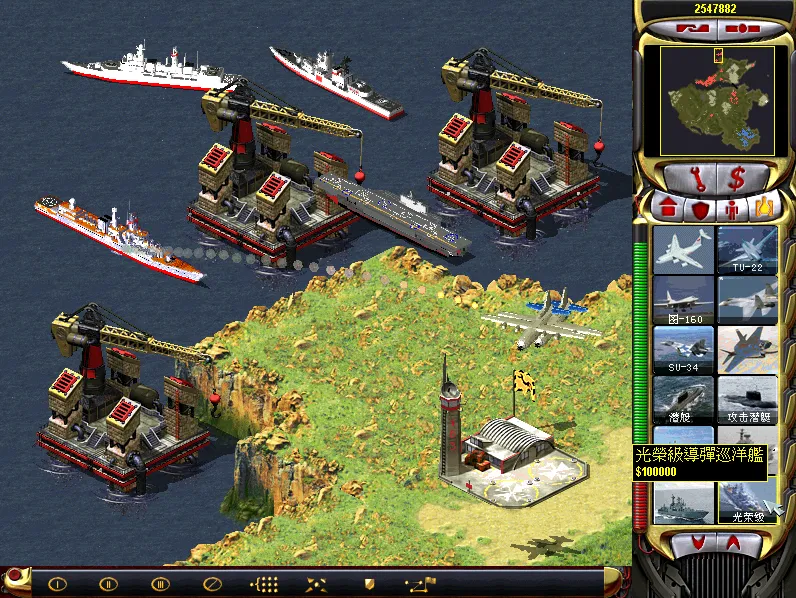Select the 潜艇 submarine build icon
Image resolution: width=796 pixels, height=598 pixels.
(683, 398)
